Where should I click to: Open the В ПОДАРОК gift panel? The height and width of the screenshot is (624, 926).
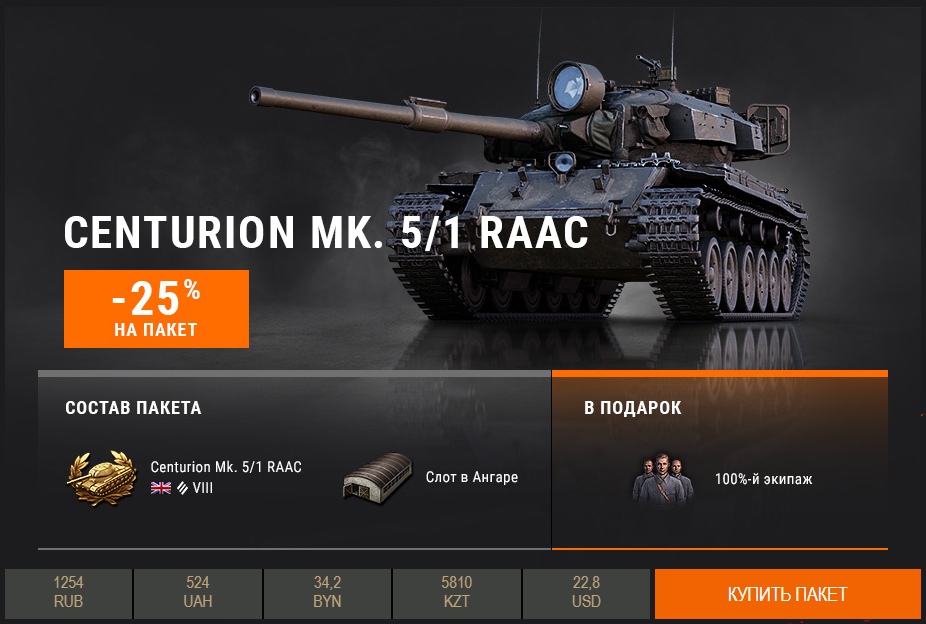[x=720, y=409]
